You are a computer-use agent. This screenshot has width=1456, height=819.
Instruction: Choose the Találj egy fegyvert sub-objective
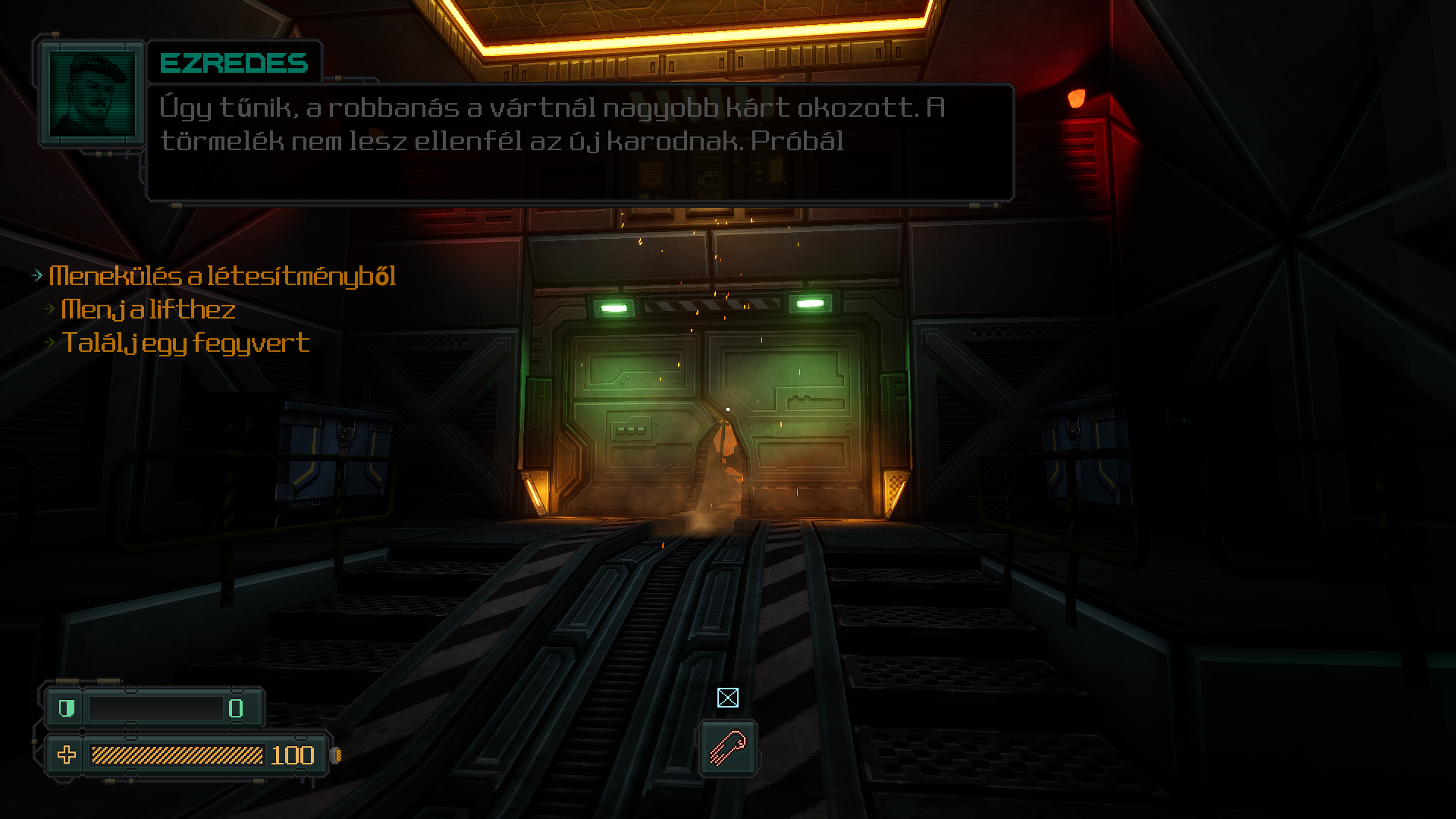(x=185, y=343)
